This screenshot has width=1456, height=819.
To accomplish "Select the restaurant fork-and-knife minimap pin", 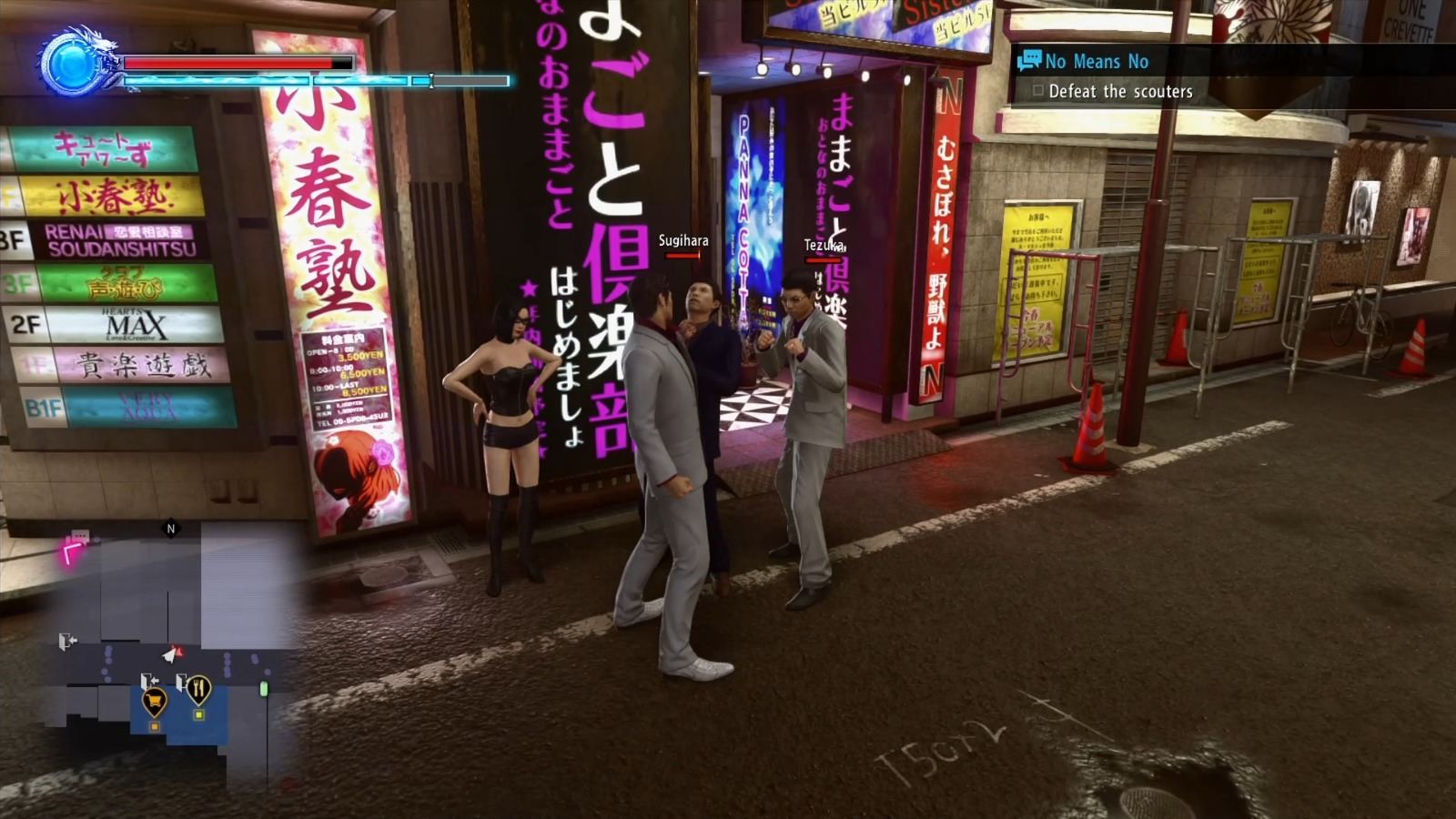I will (x=198, y=689).
